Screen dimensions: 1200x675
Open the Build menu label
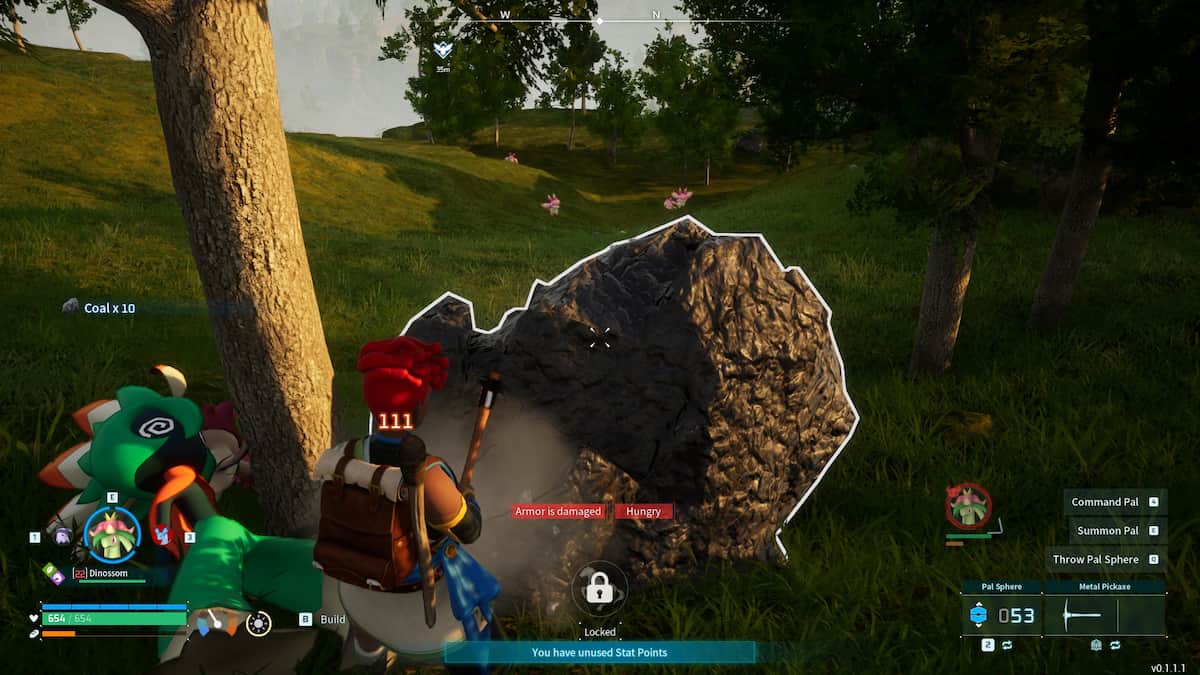coord(333,620)
